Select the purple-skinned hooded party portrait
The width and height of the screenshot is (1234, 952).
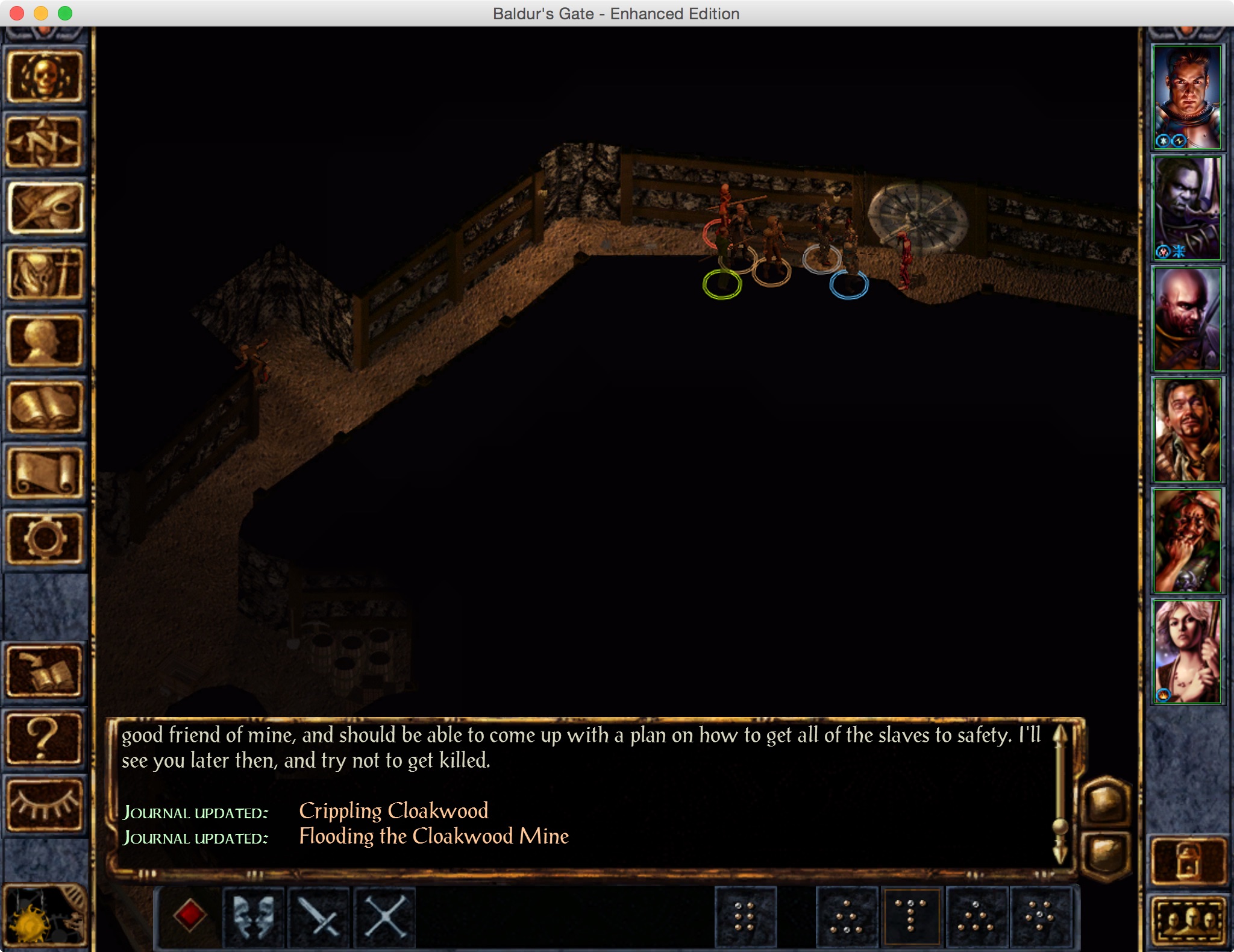tap(1186, 208)
